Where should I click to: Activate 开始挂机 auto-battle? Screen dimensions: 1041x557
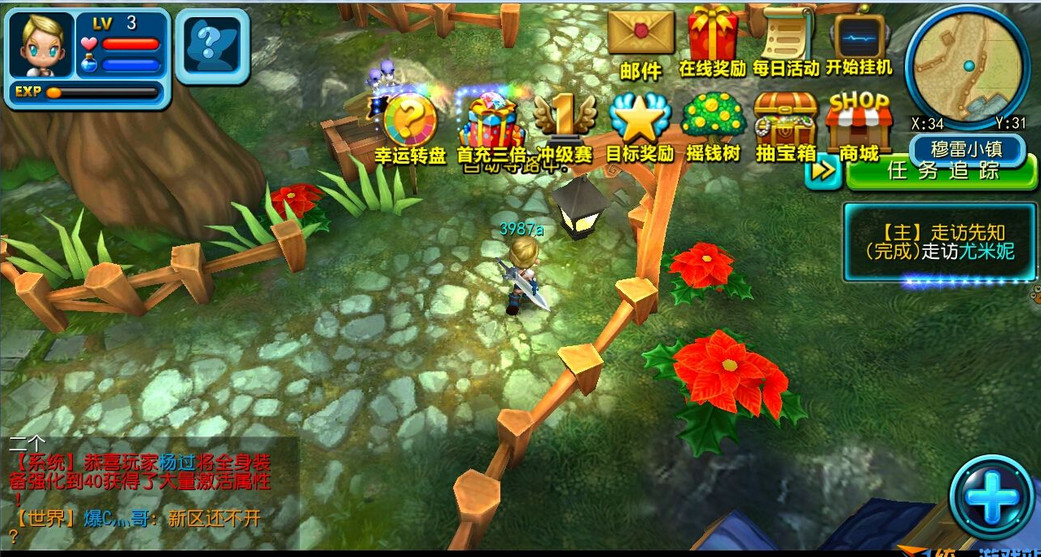859,38
